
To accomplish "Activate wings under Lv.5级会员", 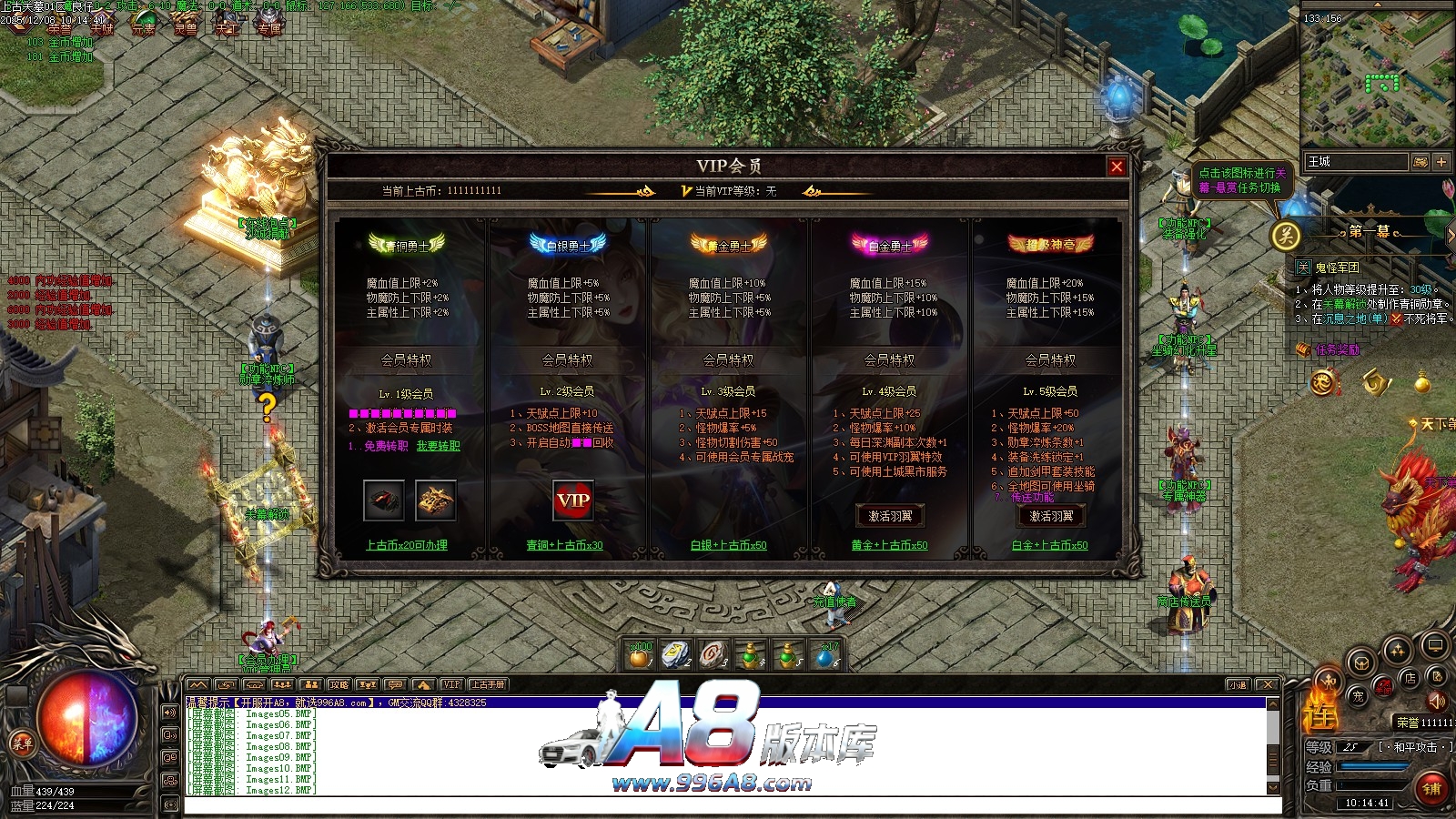I will [1050, 516].
